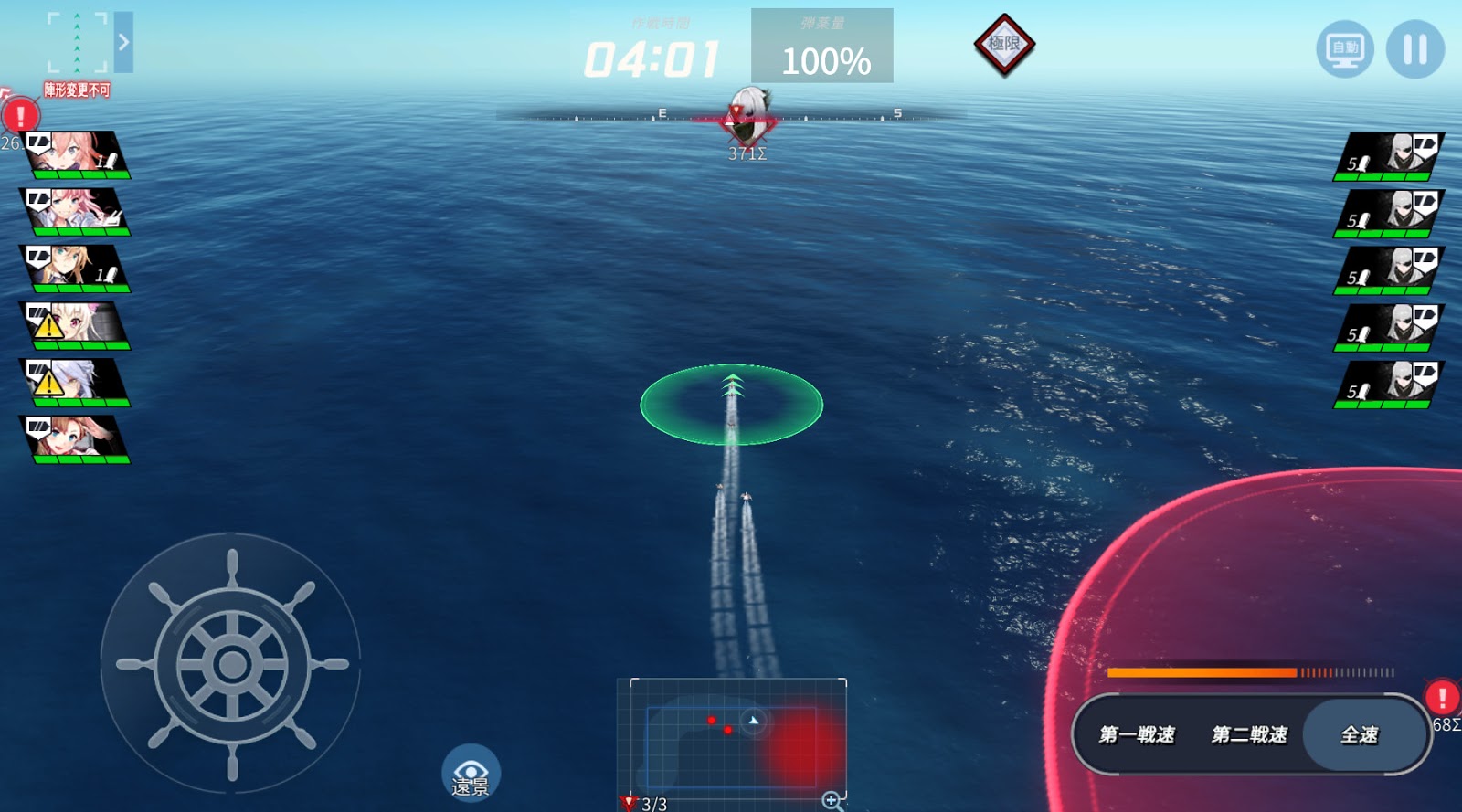This screenshot has width=1462, height=812.
Task: Toggle the 自動 auto-battle button
Action: point(1345,49)
